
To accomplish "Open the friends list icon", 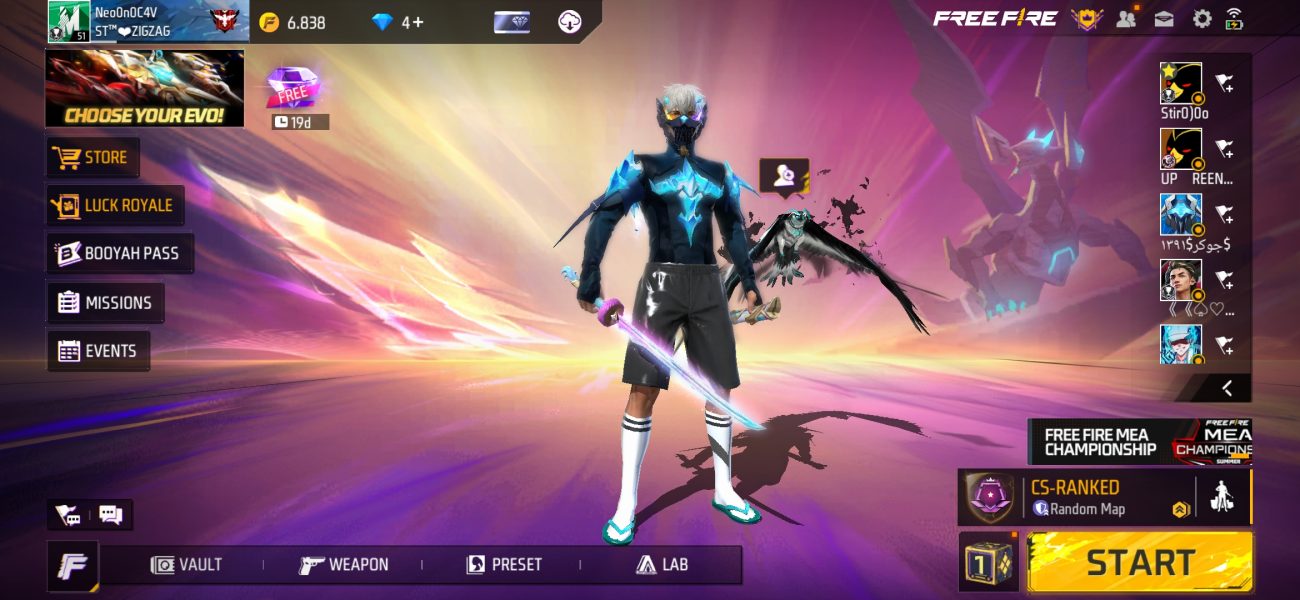I will [x=1127, y=18].
